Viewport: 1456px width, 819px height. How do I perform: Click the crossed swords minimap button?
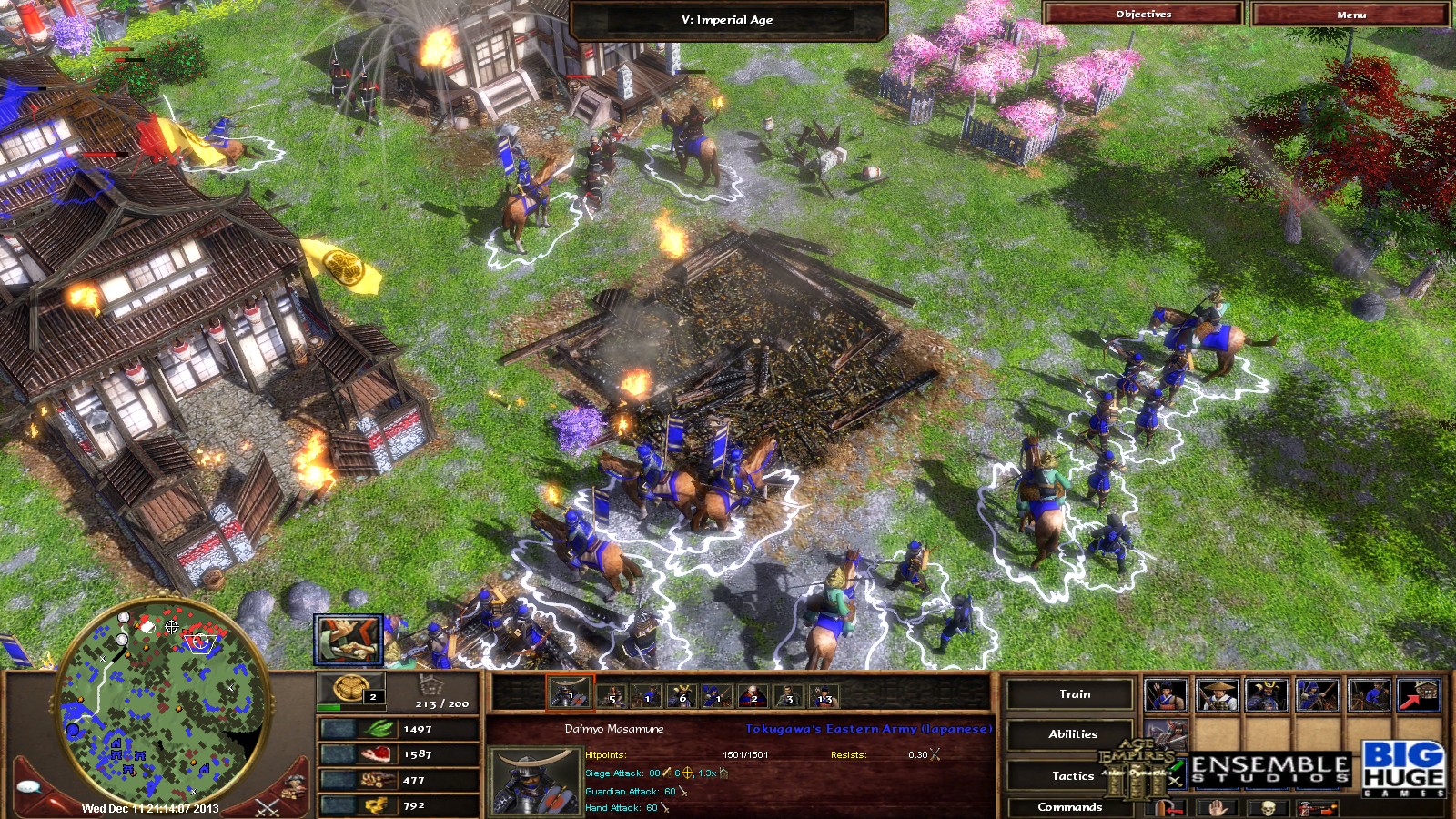tap(267, 804)
